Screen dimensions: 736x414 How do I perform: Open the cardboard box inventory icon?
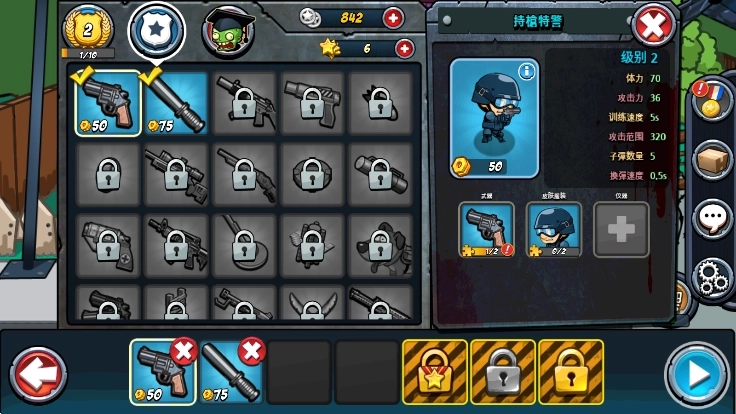(x=712, y=158)
